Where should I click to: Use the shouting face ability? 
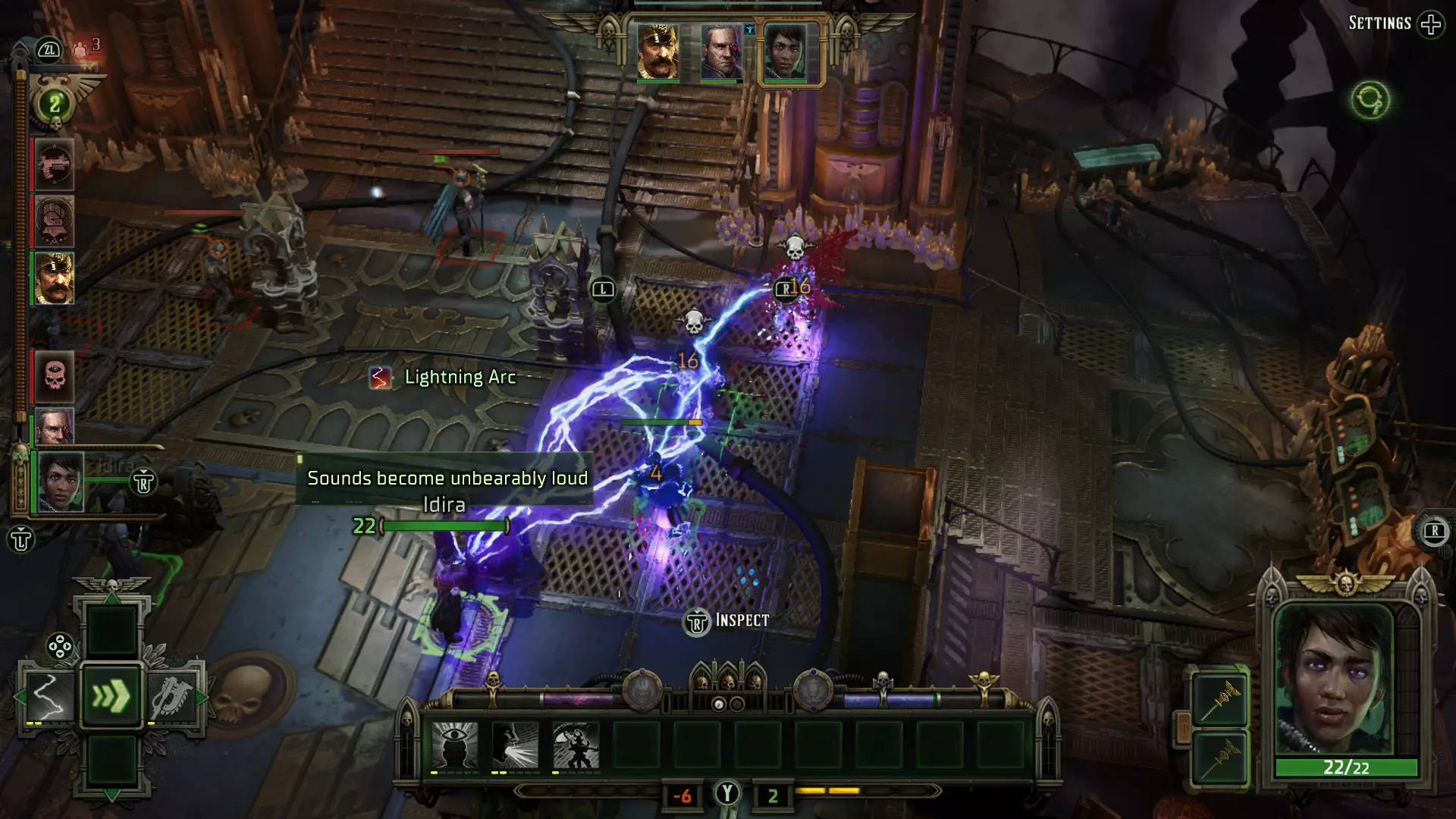click(x=516, y=745)
